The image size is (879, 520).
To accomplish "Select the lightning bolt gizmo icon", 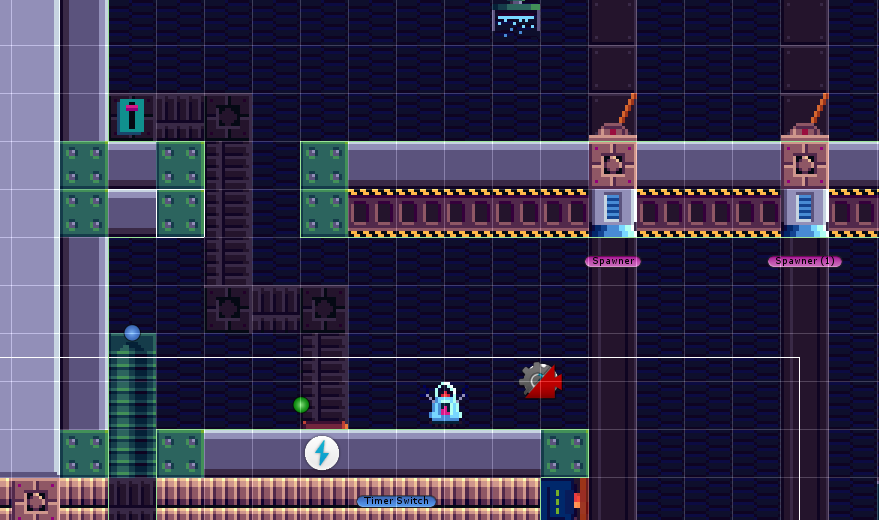I will pyautogui.click(x=321, y=453).
